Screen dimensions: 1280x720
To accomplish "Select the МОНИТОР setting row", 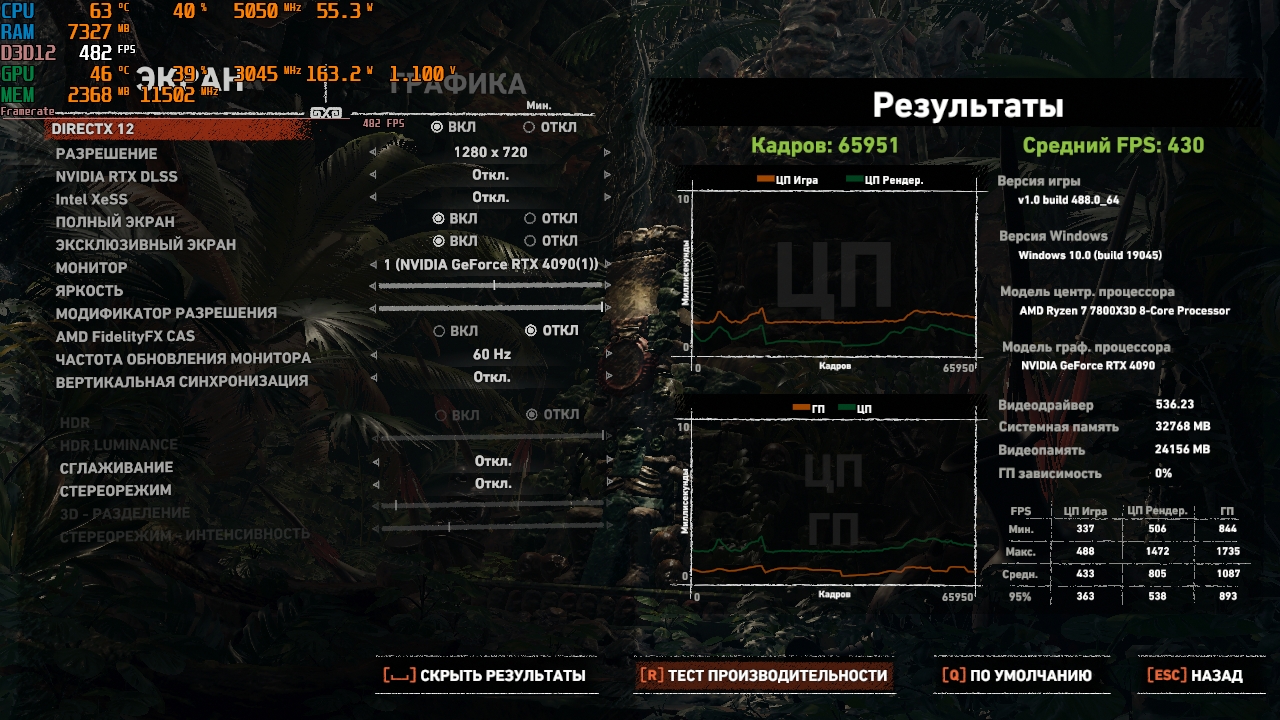I will click(x=91, y=268).
